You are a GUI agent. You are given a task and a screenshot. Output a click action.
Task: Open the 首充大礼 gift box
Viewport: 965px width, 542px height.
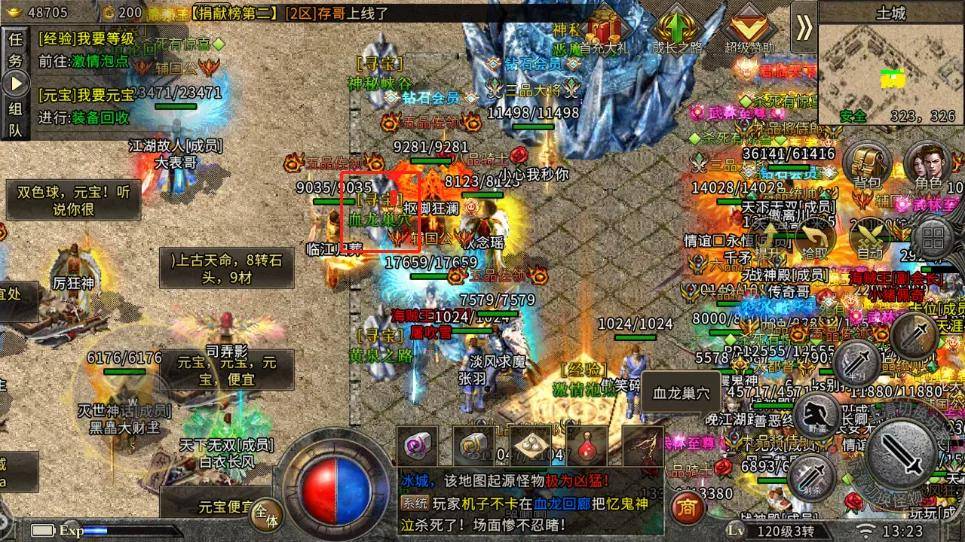(x=605, y=28)
